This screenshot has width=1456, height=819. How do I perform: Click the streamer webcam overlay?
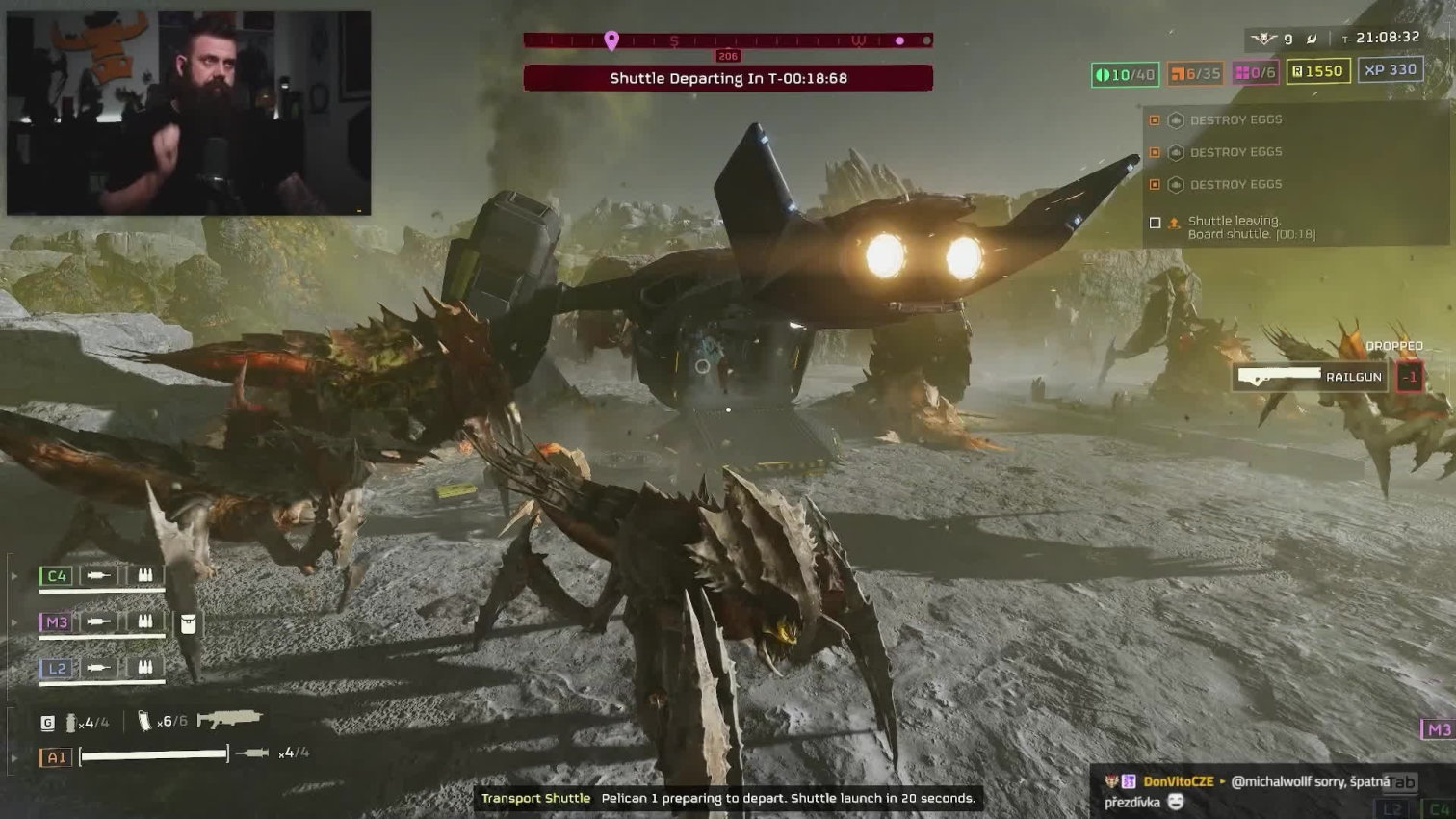(x=189, y=113)
